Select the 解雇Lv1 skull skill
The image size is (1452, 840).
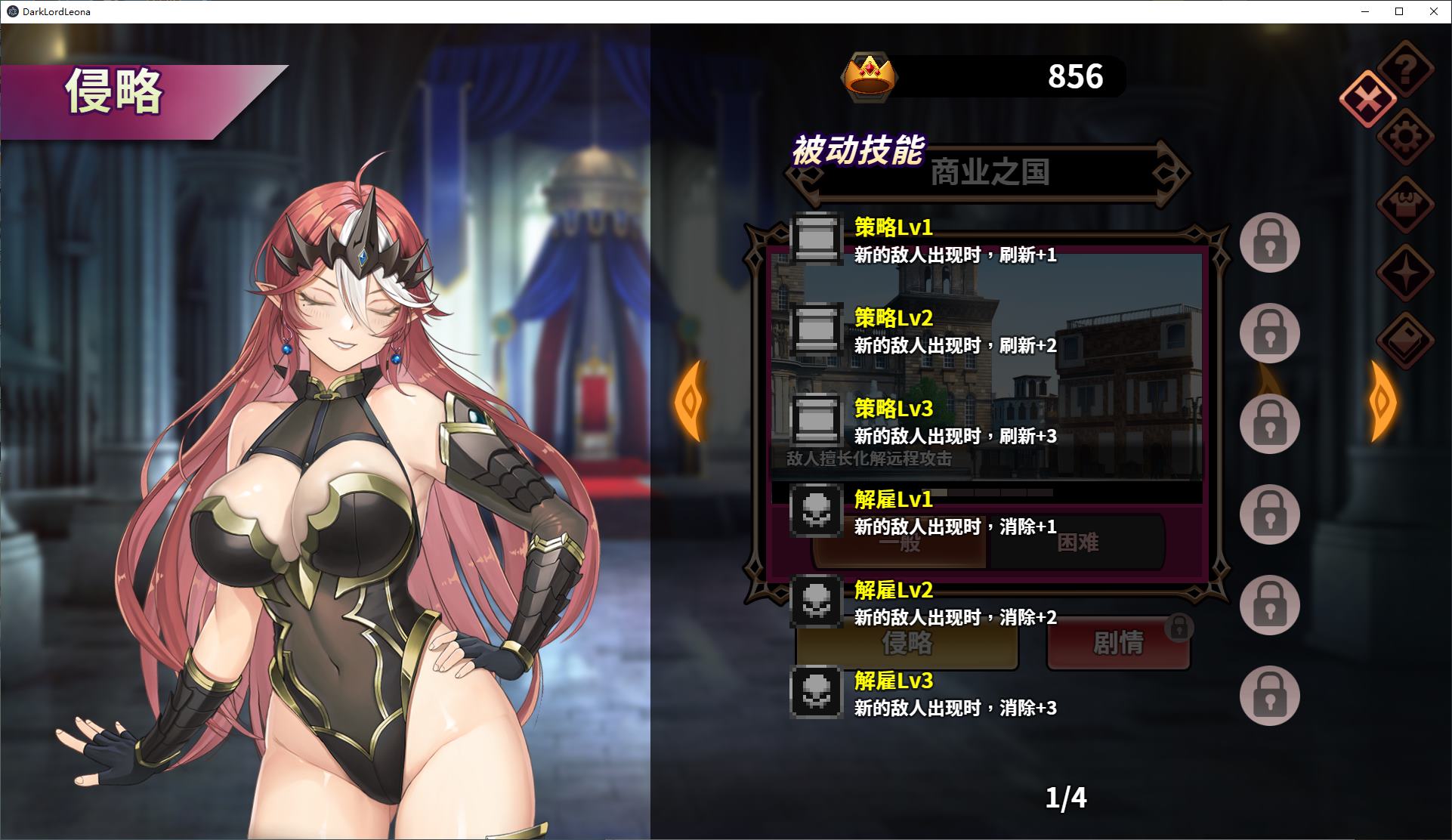(x=816, y=512)
